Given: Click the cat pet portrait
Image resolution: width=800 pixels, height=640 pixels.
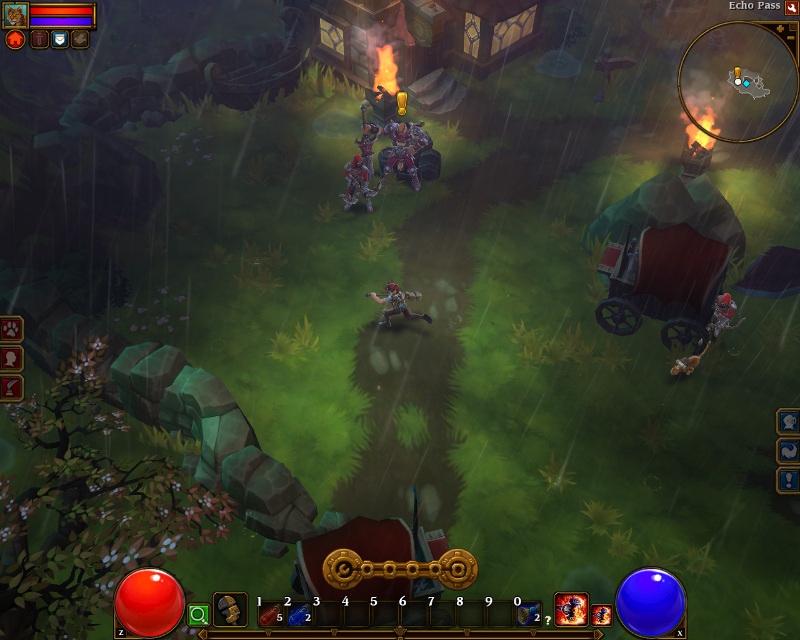Looking at the screenshot, I should coord(15,15).
